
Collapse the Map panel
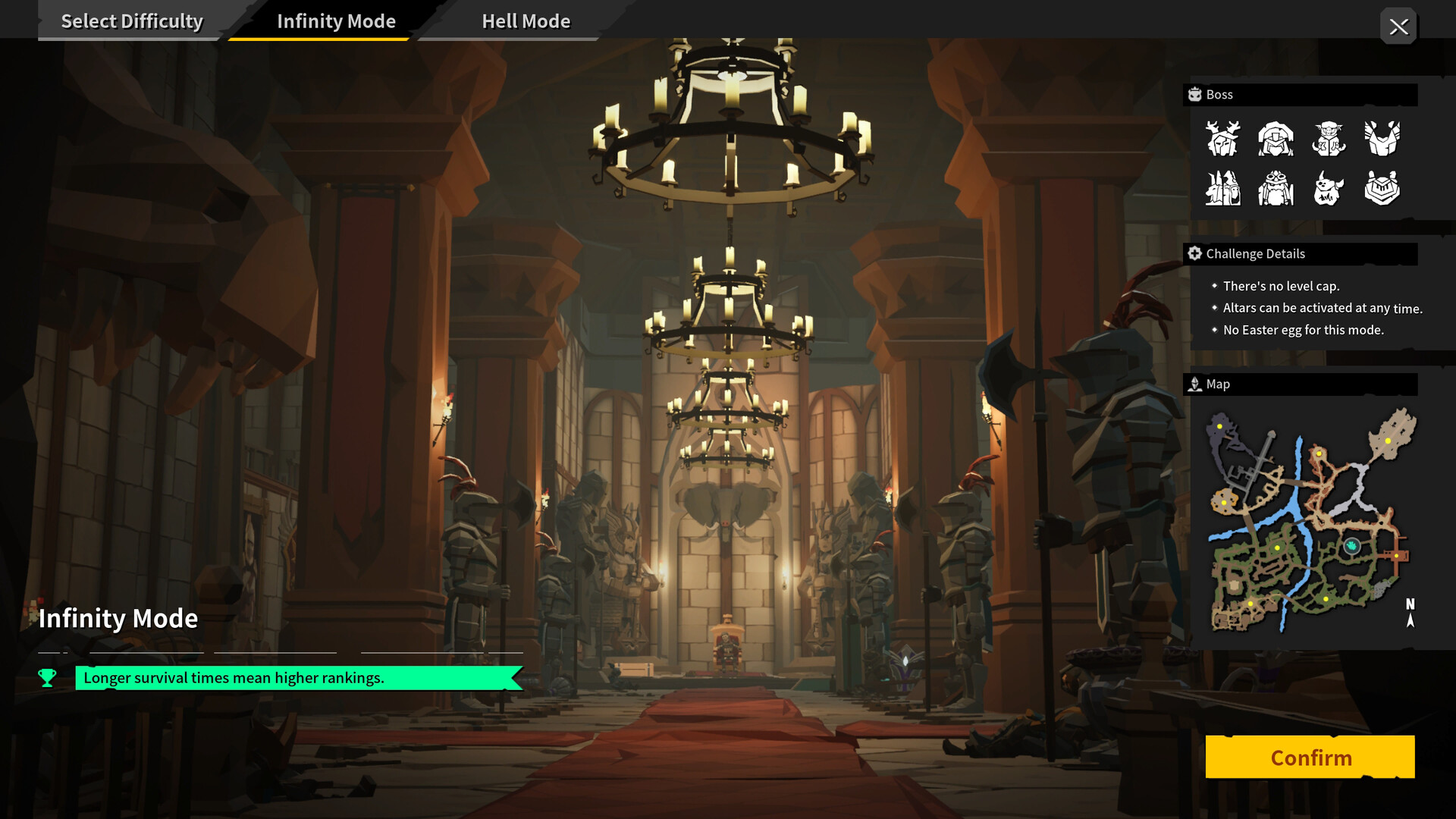(1301, 384)
